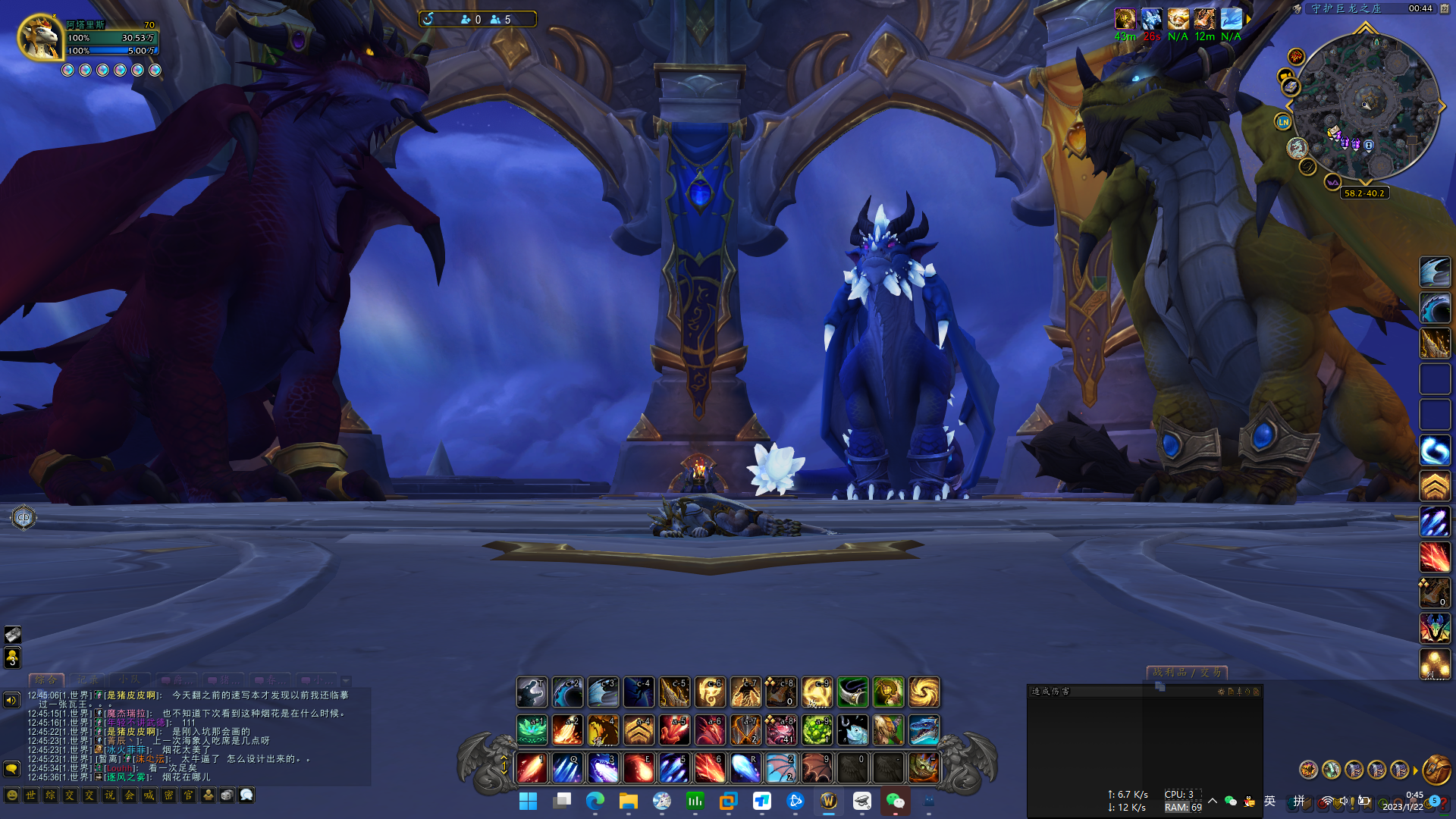This screenshot has width=1456, height=819.
Task: Click the blue LN minimap button
Action: coord(1283,121)
